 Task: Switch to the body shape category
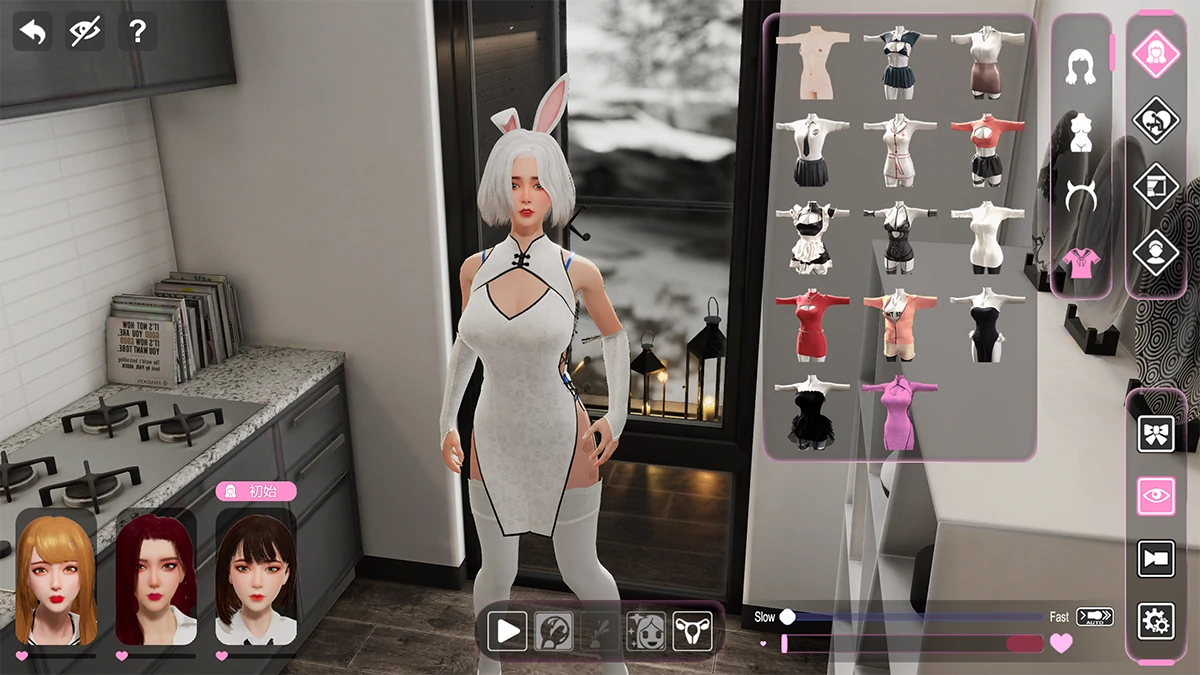(x=1079, y=130)
